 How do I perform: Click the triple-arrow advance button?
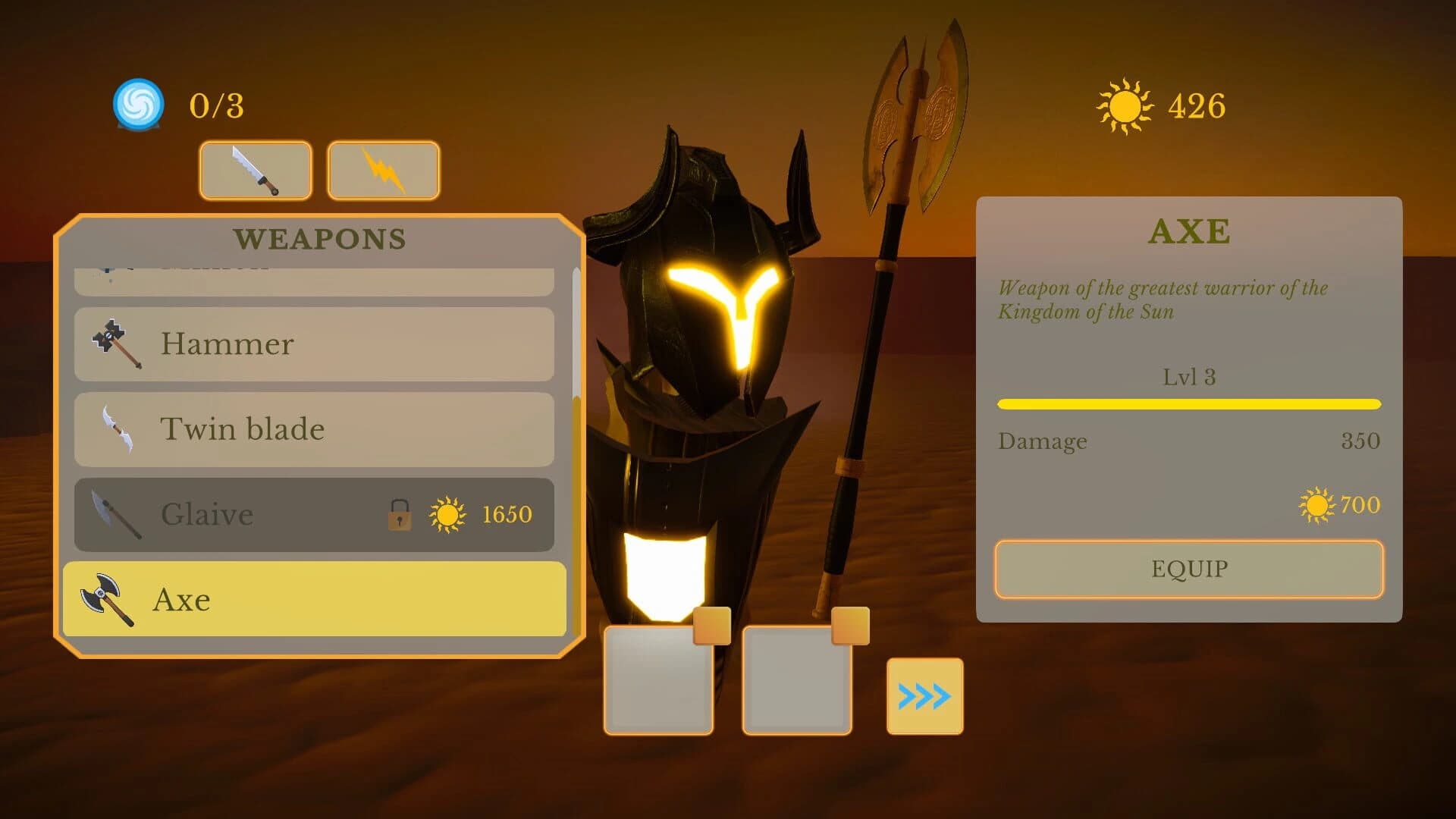924,695
